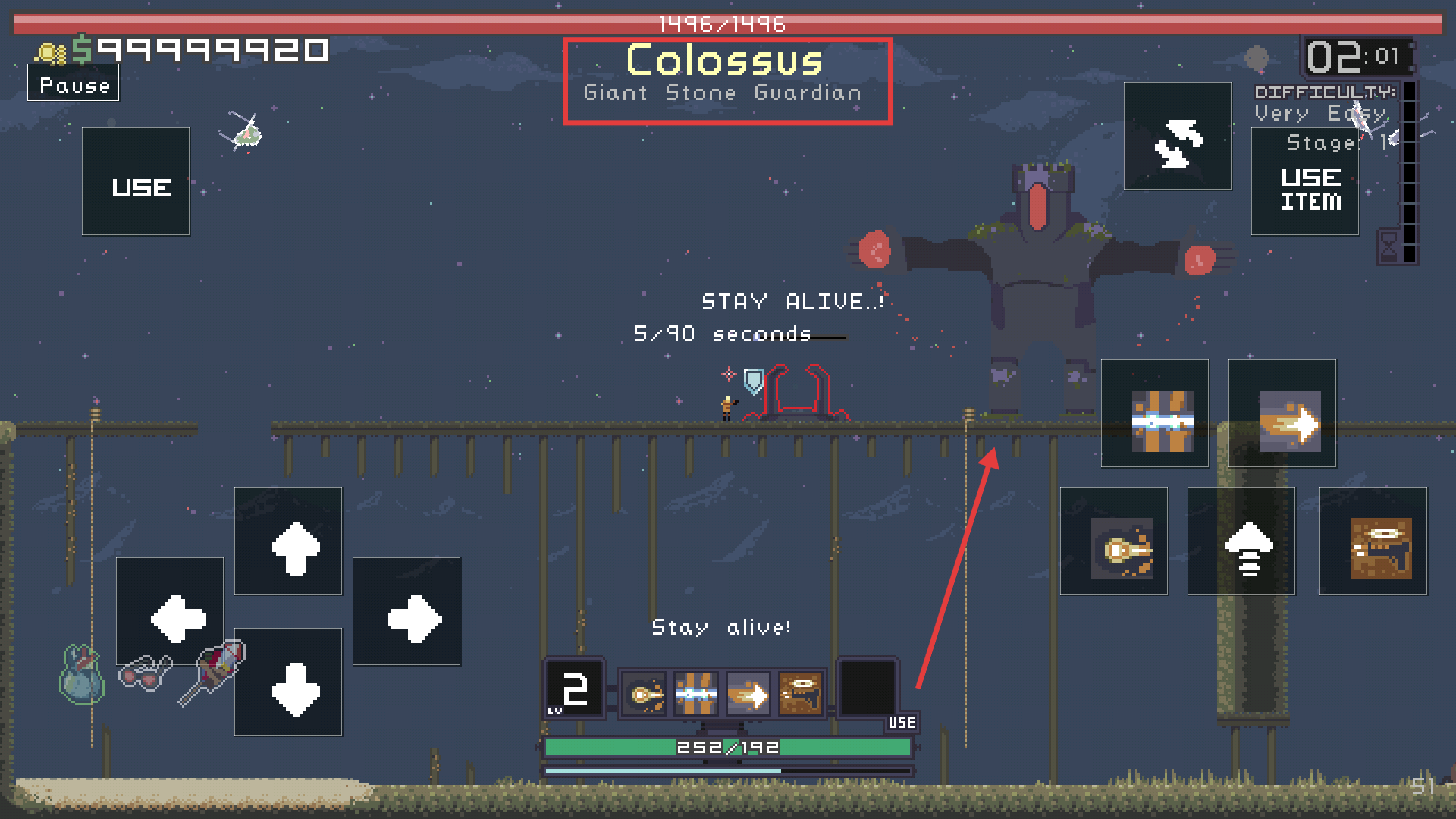Move left with the left arrow button
The image size is (1456, 819).
(171, 612)
